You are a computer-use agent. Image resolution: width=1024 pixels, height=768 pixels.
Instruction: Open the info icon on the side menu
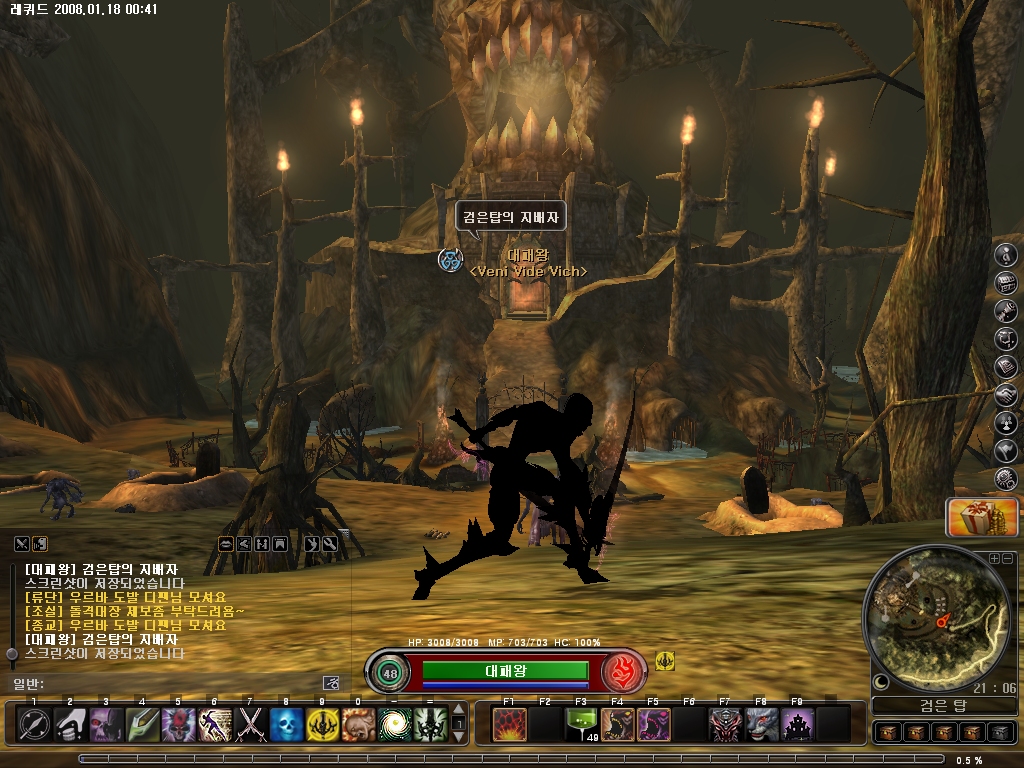click(1006, 255)
